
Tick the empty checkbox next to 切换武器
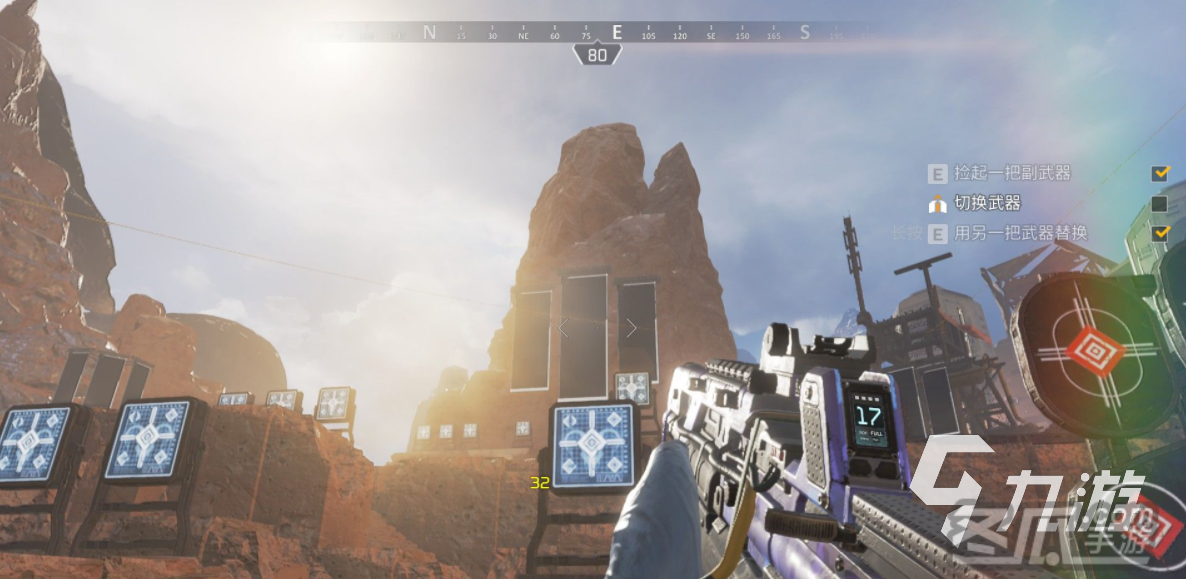(x=1160, y=204)
